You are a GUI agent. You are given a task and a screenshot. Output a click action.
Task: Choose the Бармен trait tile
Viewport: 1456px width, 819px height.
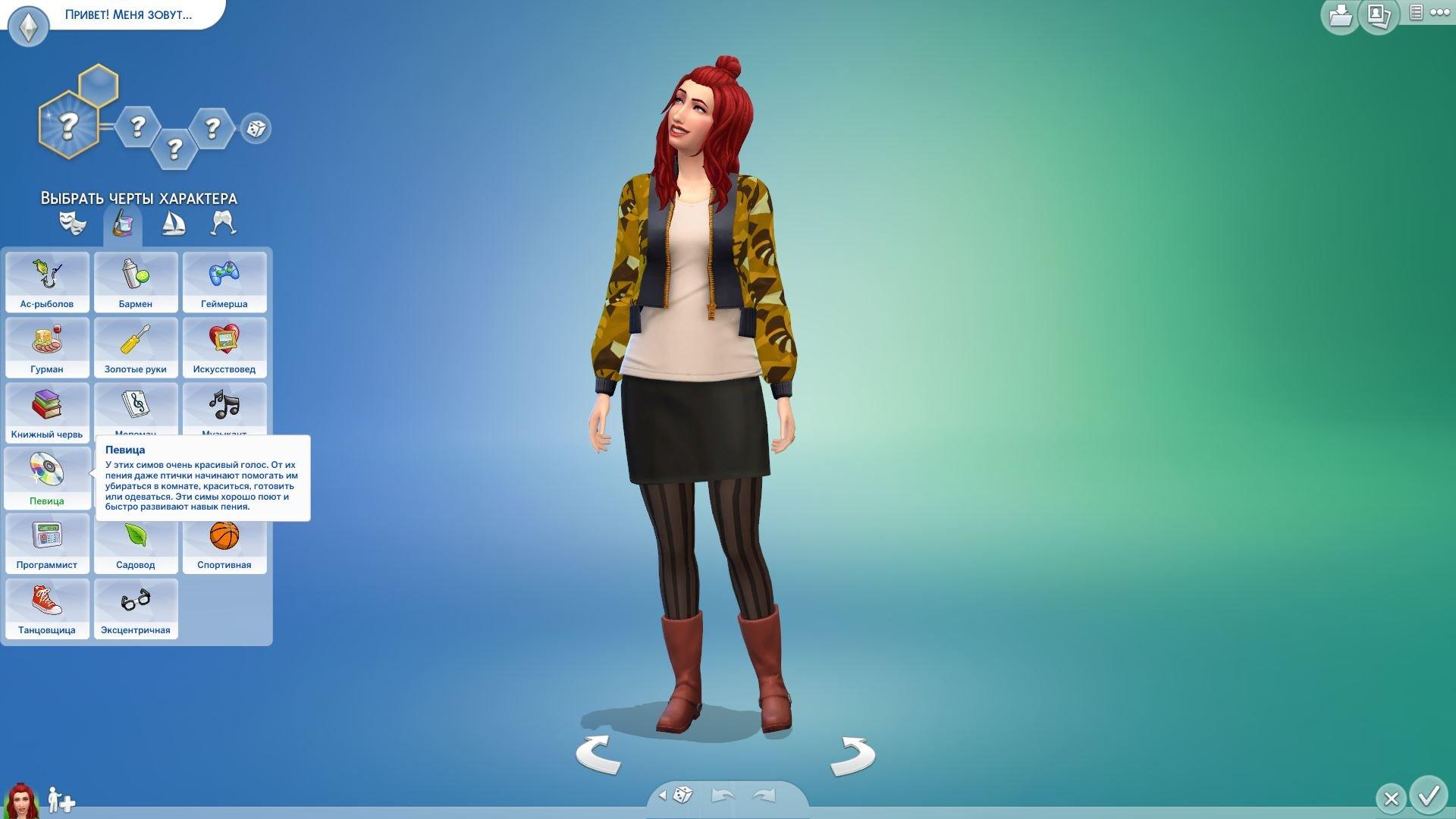coord(136,281)
